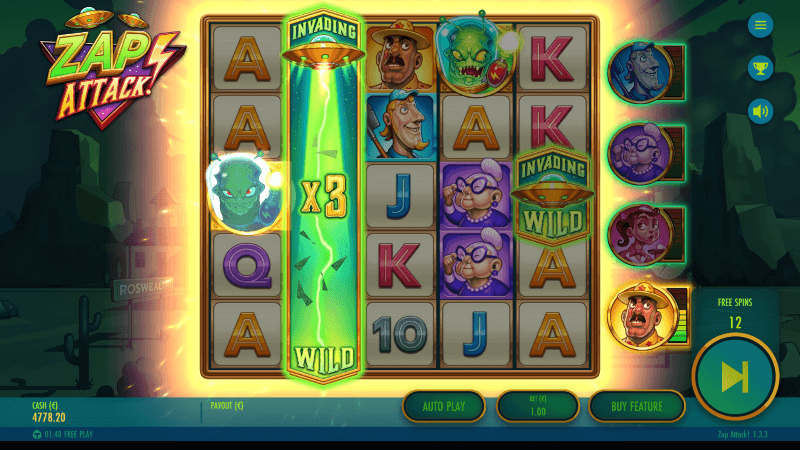The image size is (800, 450).
Task: Start Auto Play mode
Action: pyautogui.click(x=444, y=406)
